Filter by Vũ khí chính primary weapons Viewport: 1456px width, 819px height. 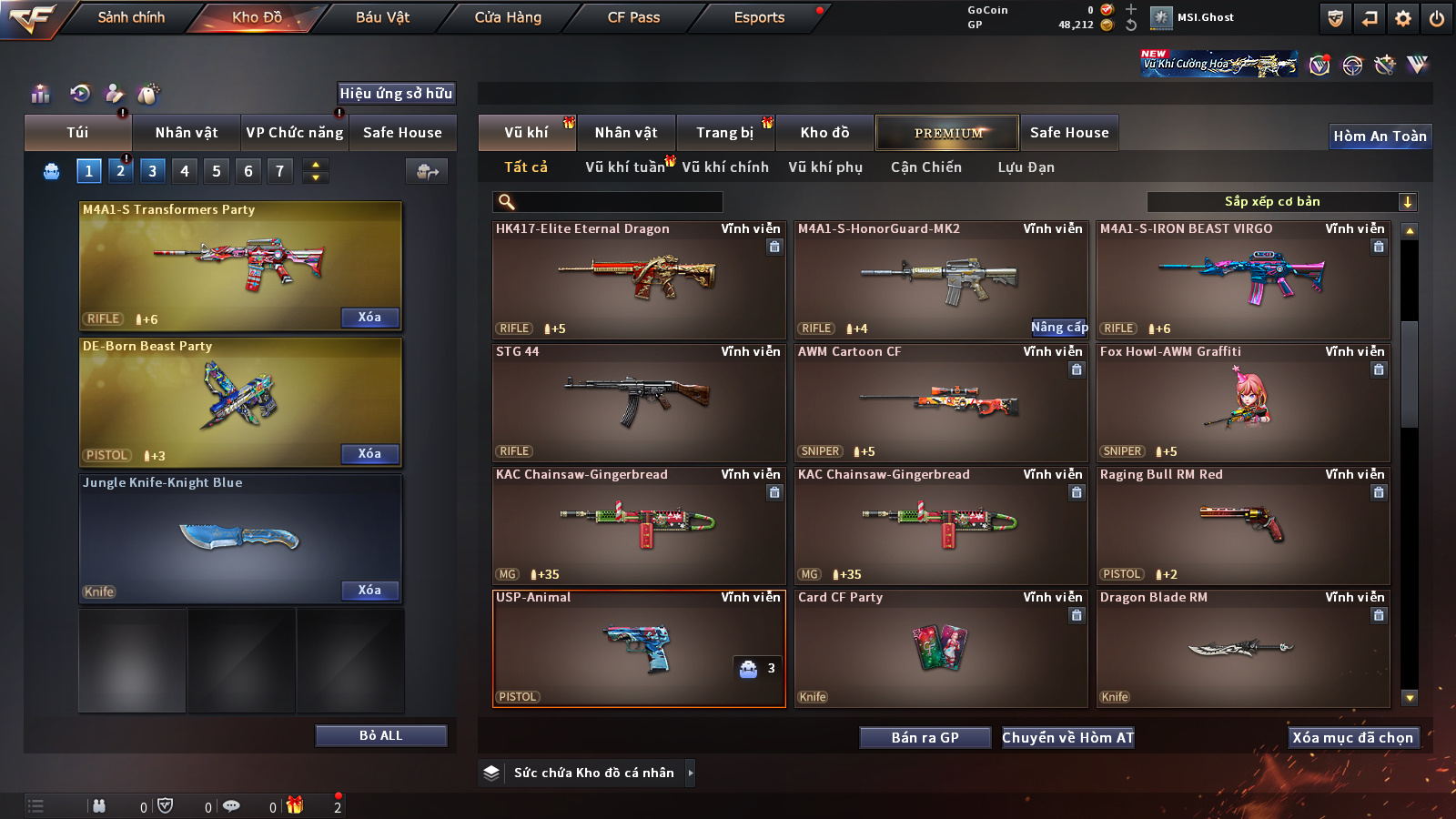725,167
